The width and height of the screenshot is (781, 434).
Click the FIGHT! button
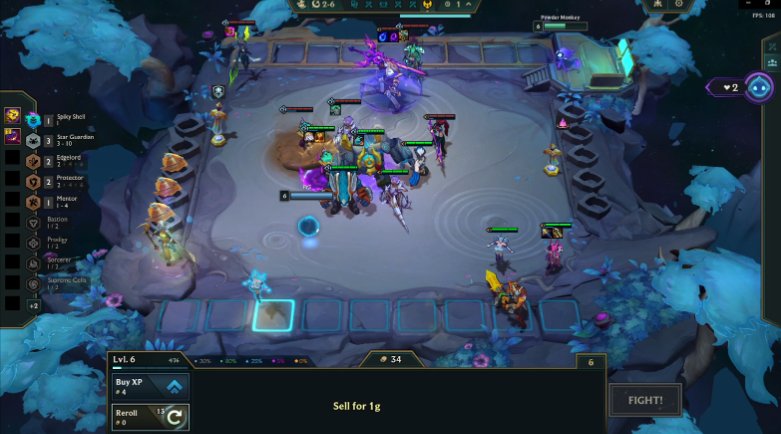coord(645,401)
